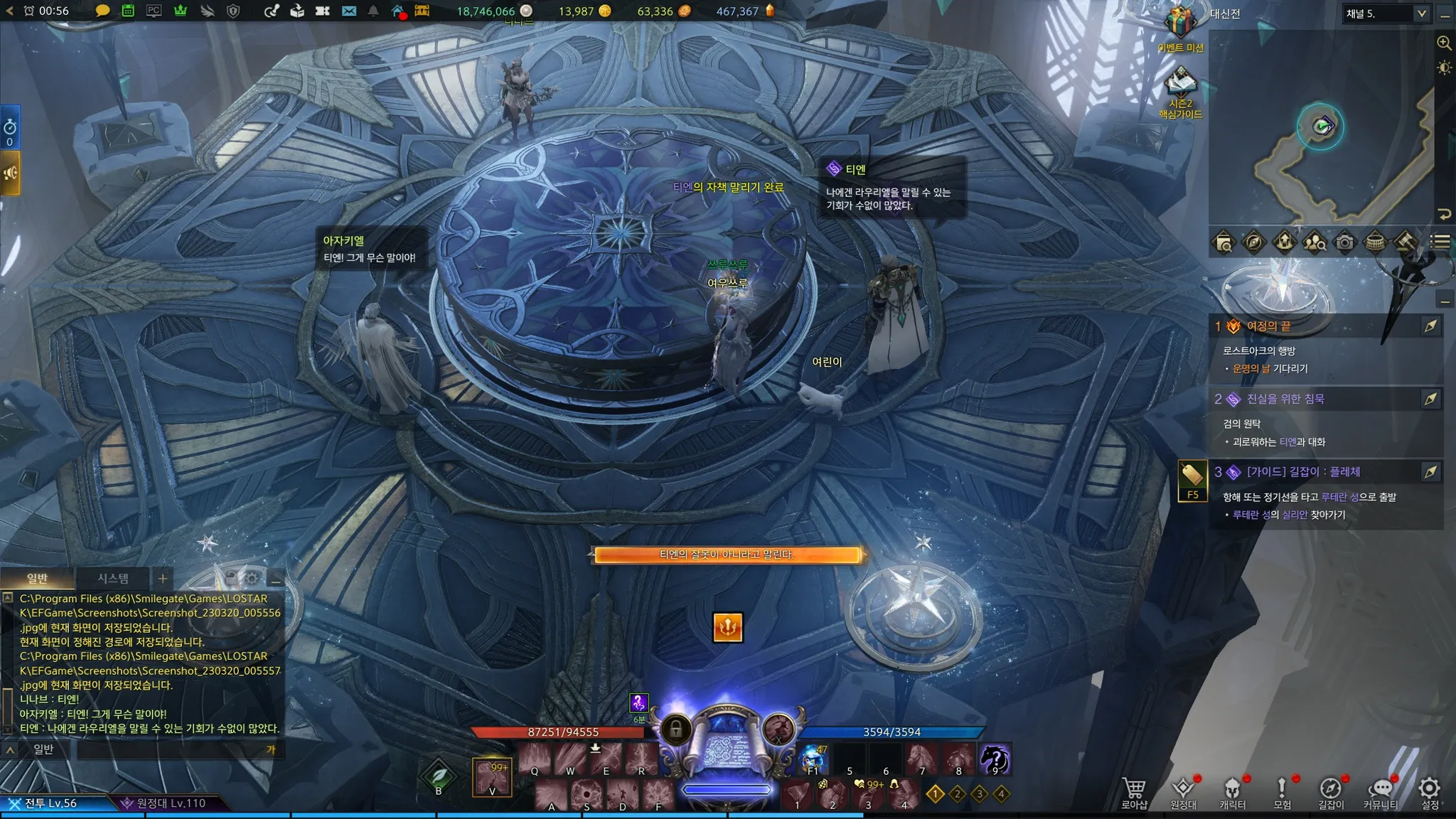Add a new chat tab

click(163, 579)
